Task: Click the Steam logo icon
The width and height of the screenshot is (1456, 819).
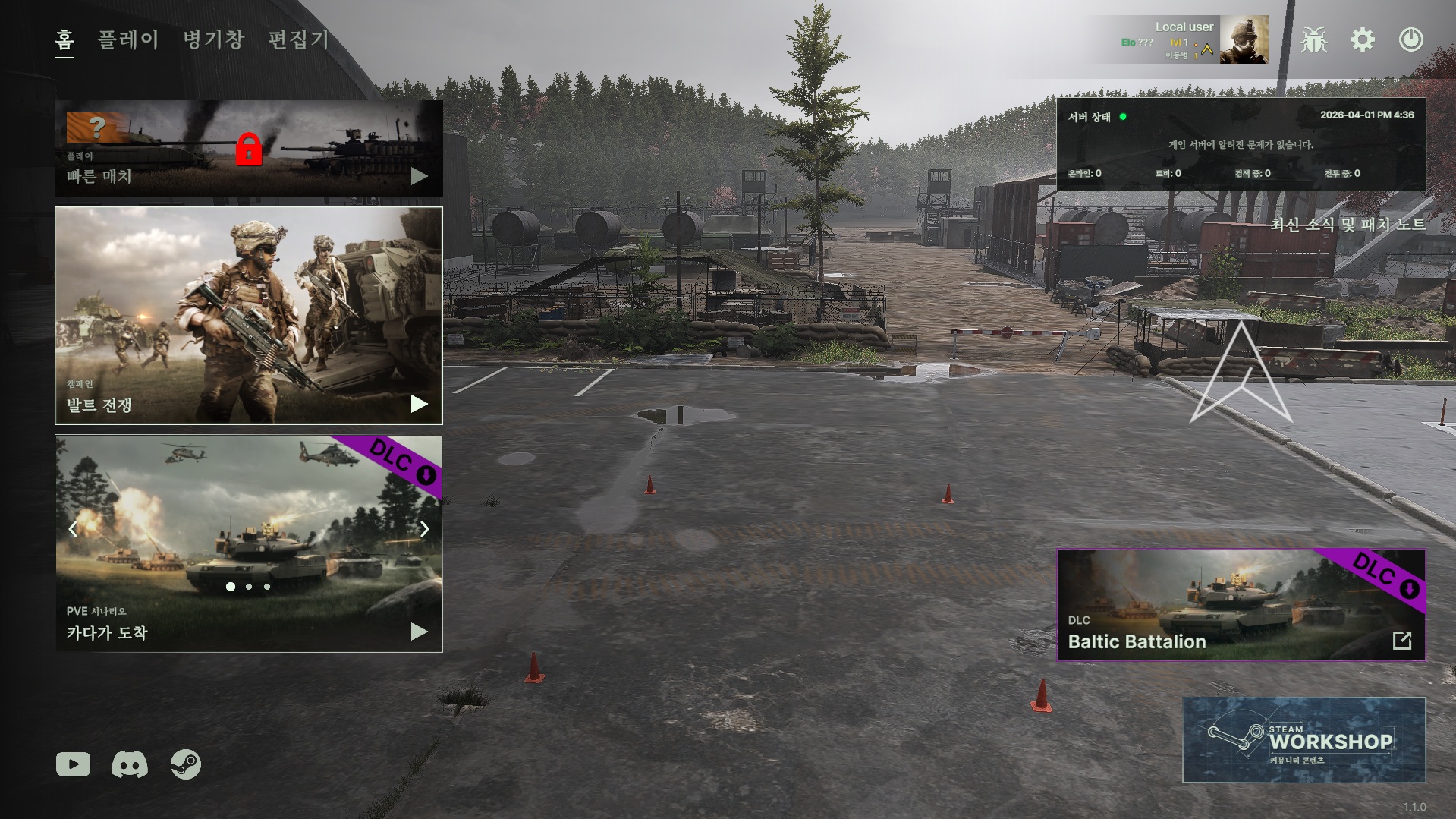Action: tap(186, 764)
